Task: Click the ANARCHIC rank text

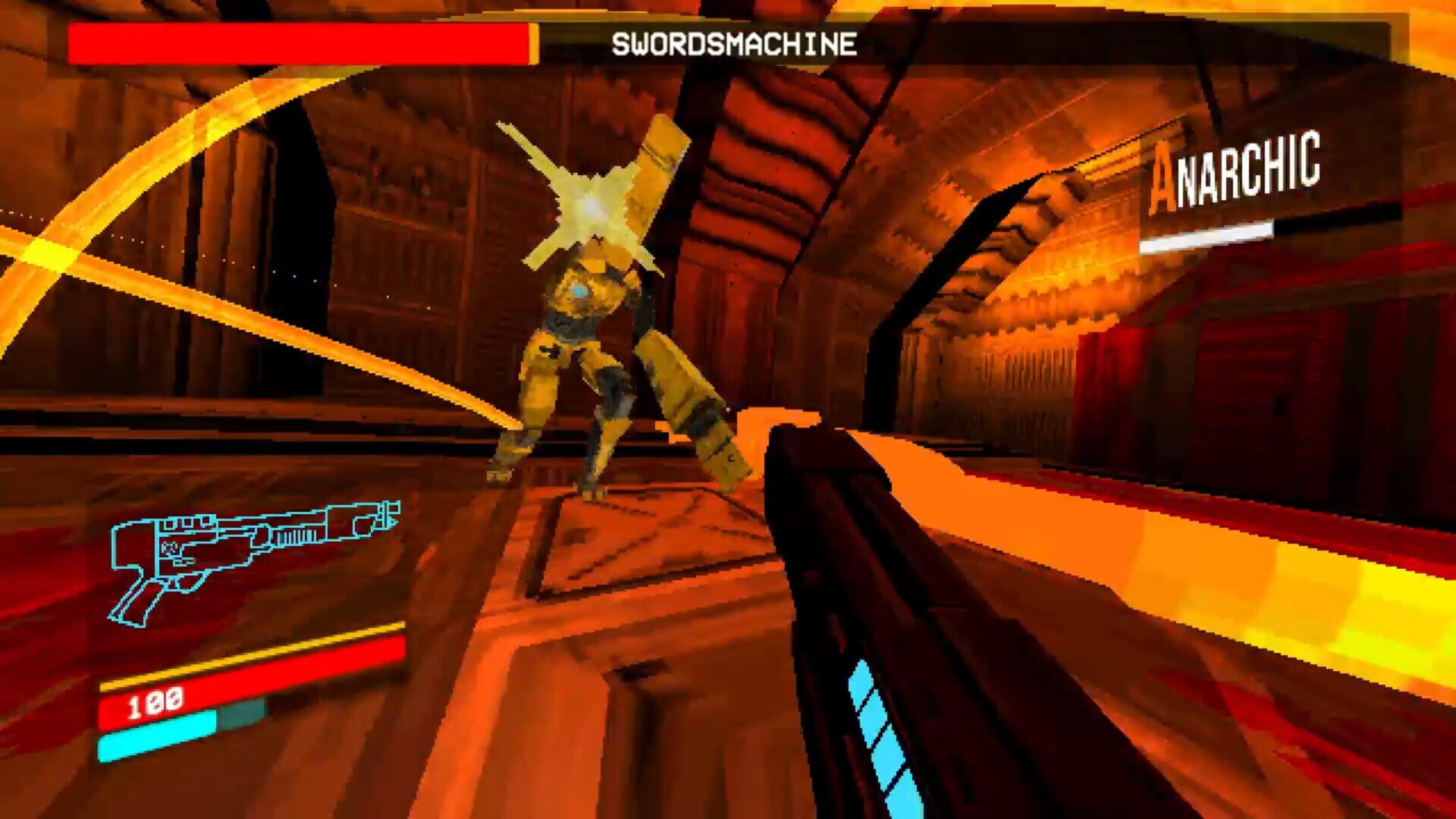Action: (1236, 174)
